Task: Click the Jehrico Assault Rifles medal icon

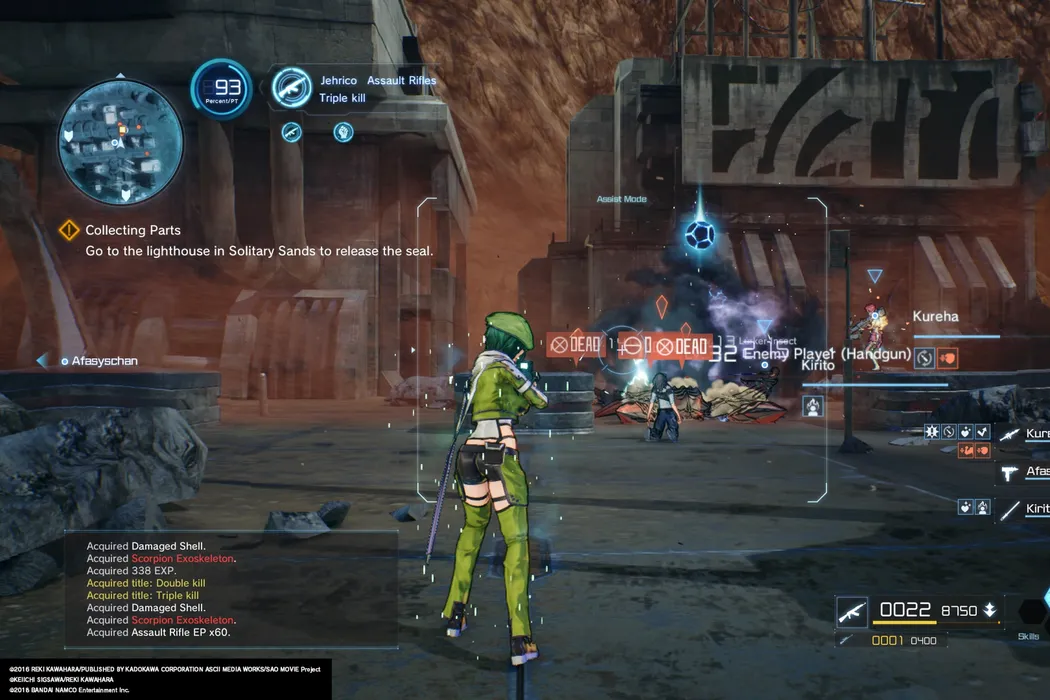Action: 291,87
